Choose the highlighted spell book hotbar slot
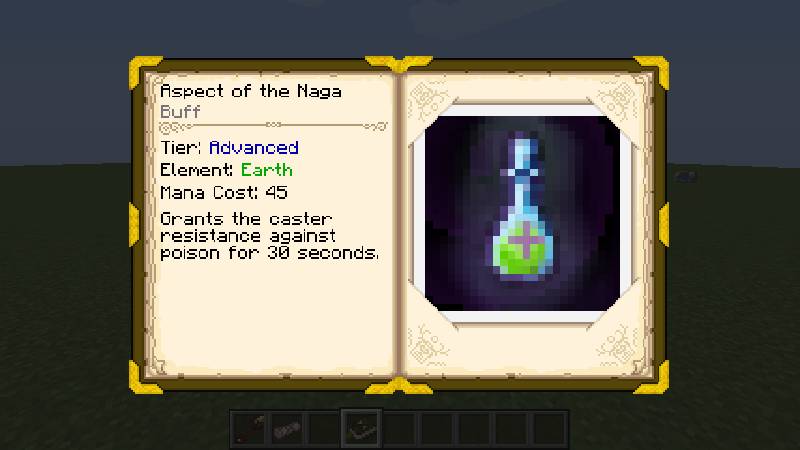Viewport: 800px width, 450px height. pyautogui.click(x=358, y=427)
